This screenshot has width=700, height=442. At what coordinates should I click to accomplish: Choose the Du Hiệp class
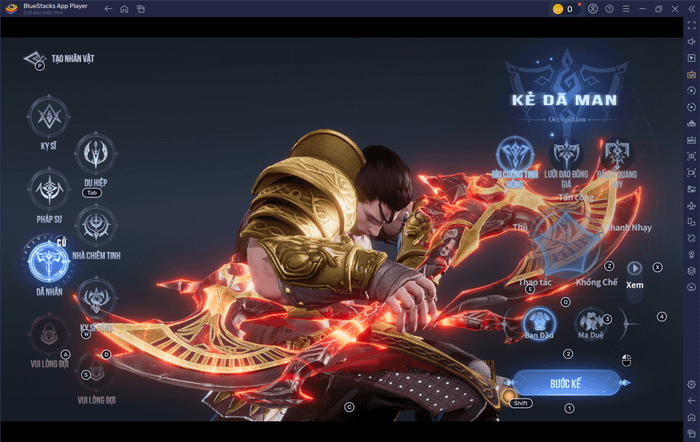click(96, 153)
